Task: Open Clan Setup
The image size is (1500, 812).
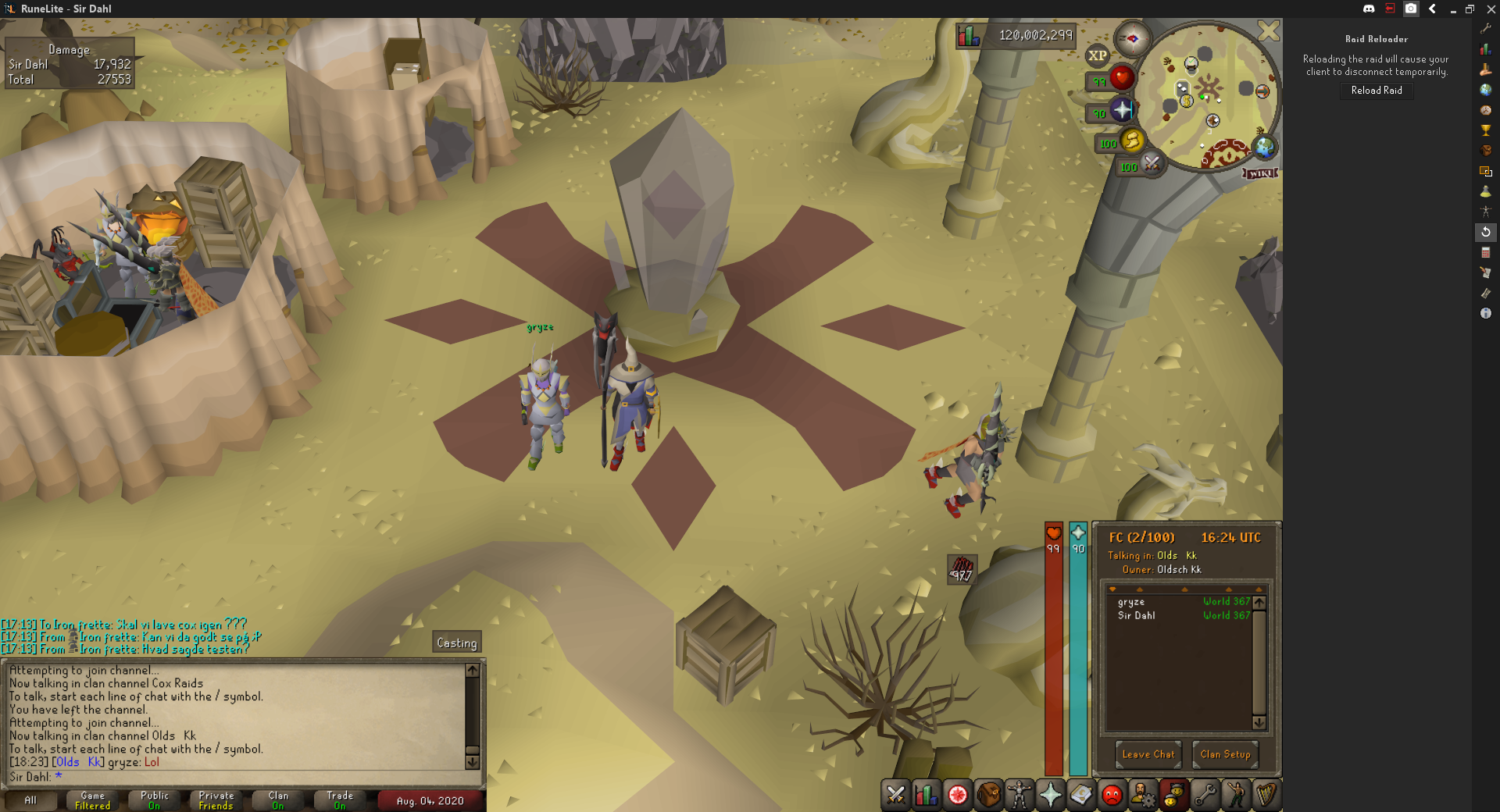Action: point(1225,754)
